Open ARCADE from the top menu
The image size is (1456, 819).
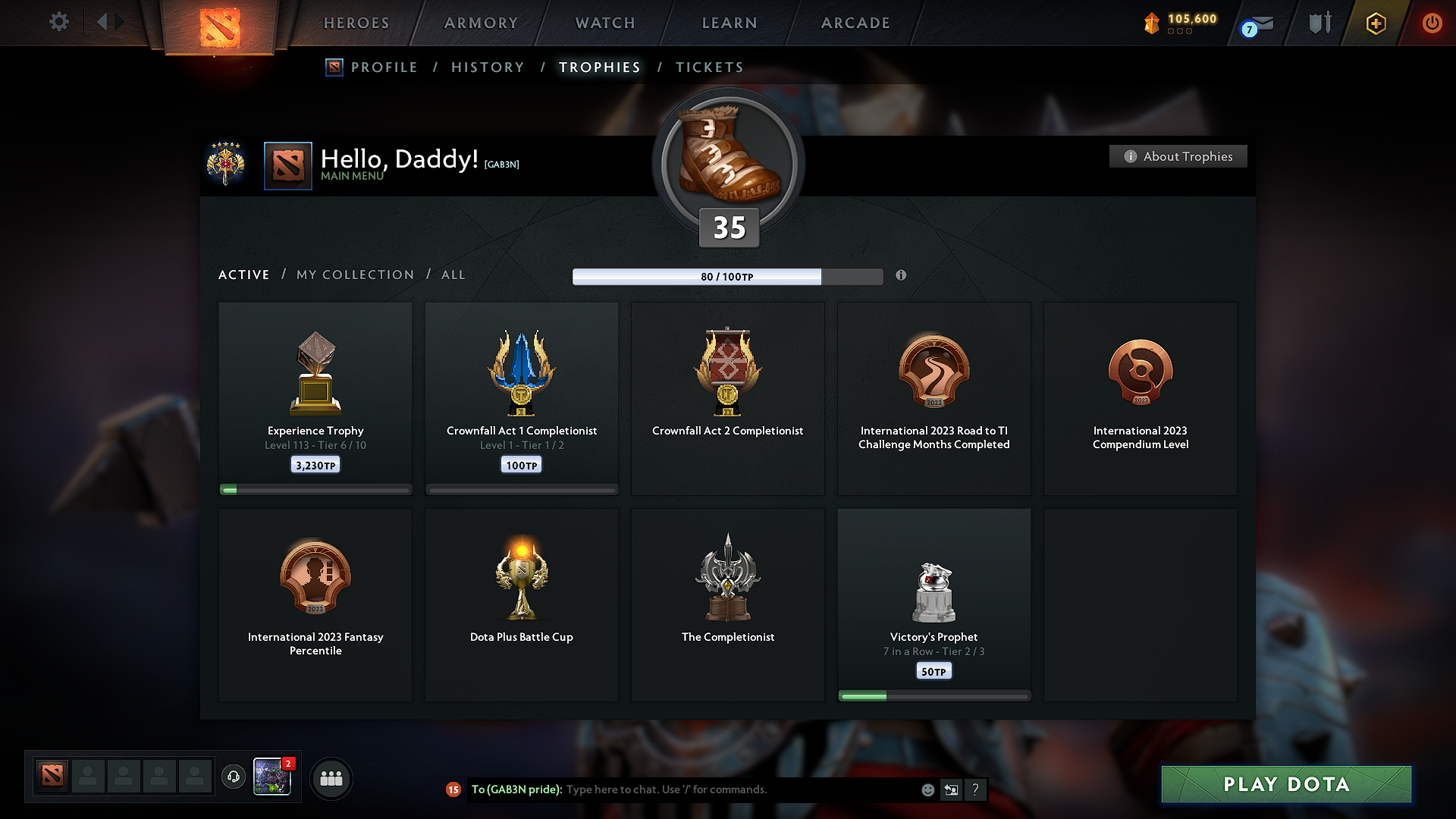855,23
